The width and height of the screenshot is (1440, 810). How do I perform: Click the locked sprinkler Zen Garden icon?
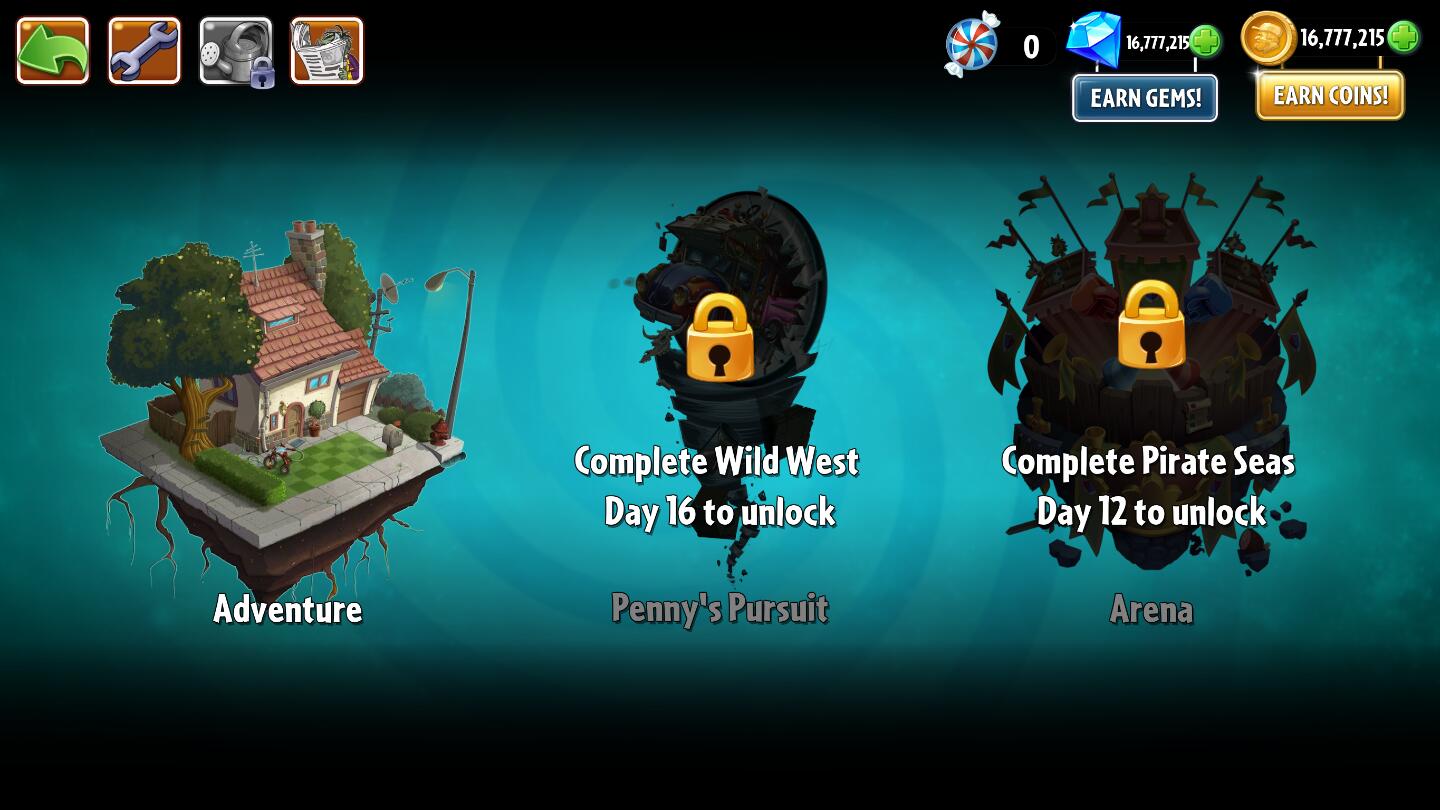click(236, 48)
